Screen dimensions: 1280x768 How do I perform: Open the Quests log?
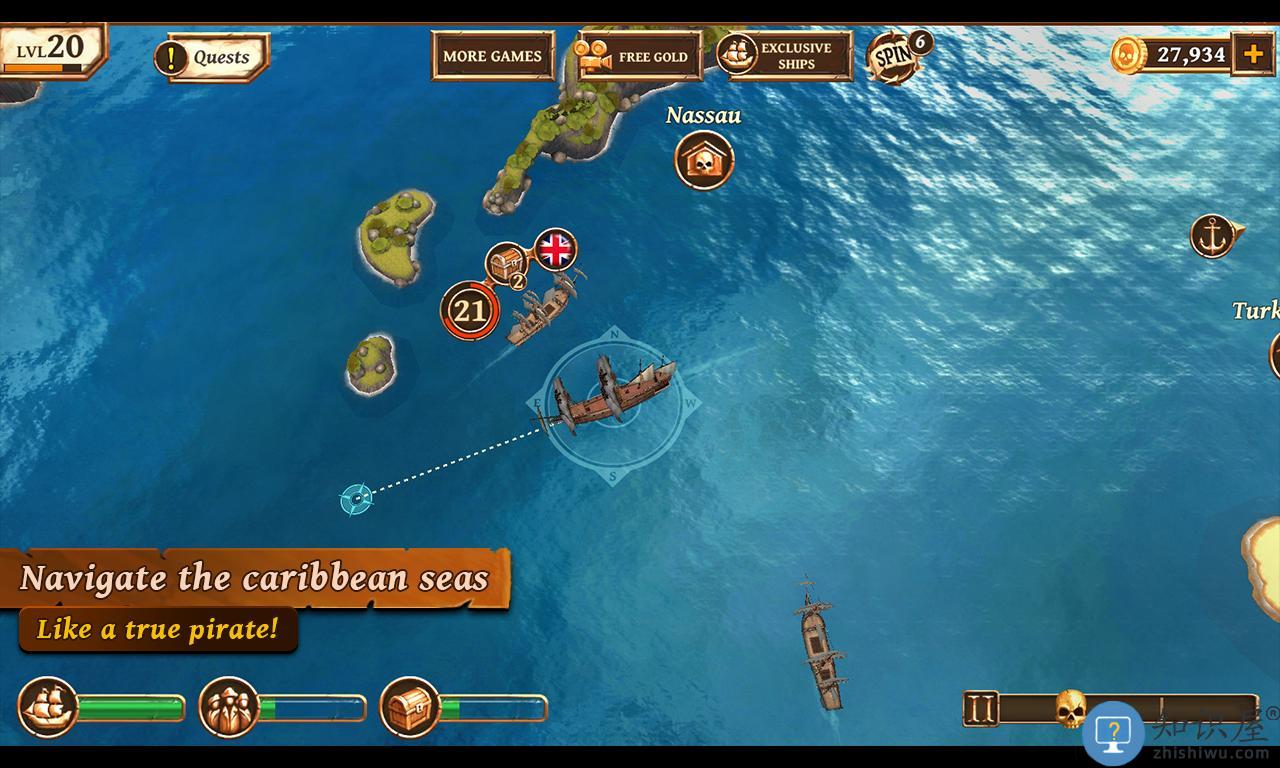[x=212, y=57]
